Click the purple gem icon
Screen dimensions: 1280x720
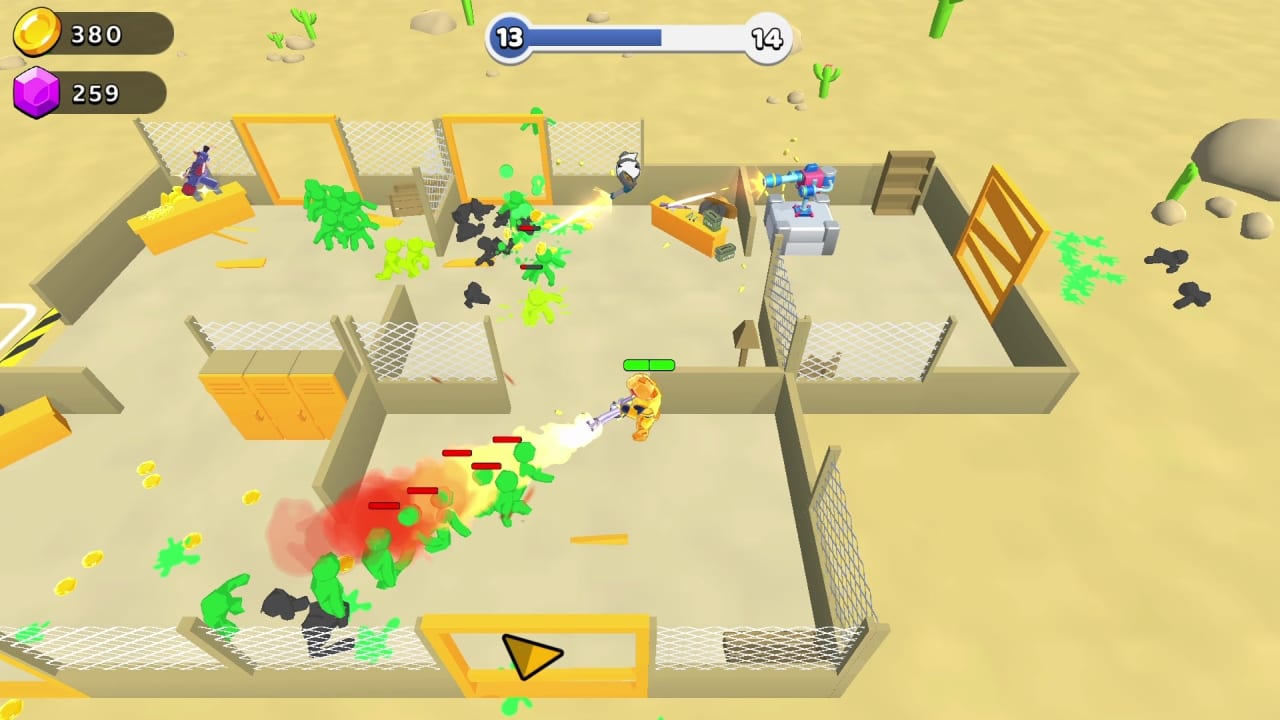[38, 93]
